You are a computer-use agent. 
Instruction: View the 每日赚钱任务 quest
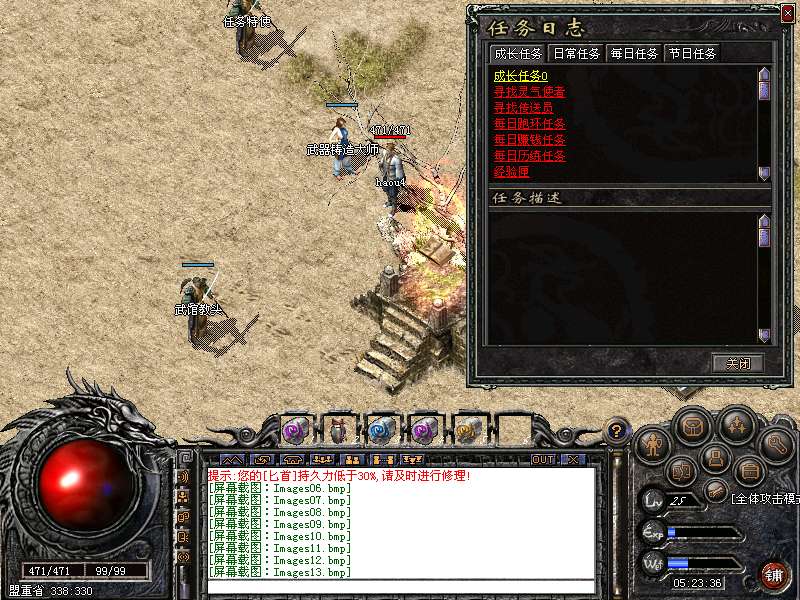[x=529, y=140]
